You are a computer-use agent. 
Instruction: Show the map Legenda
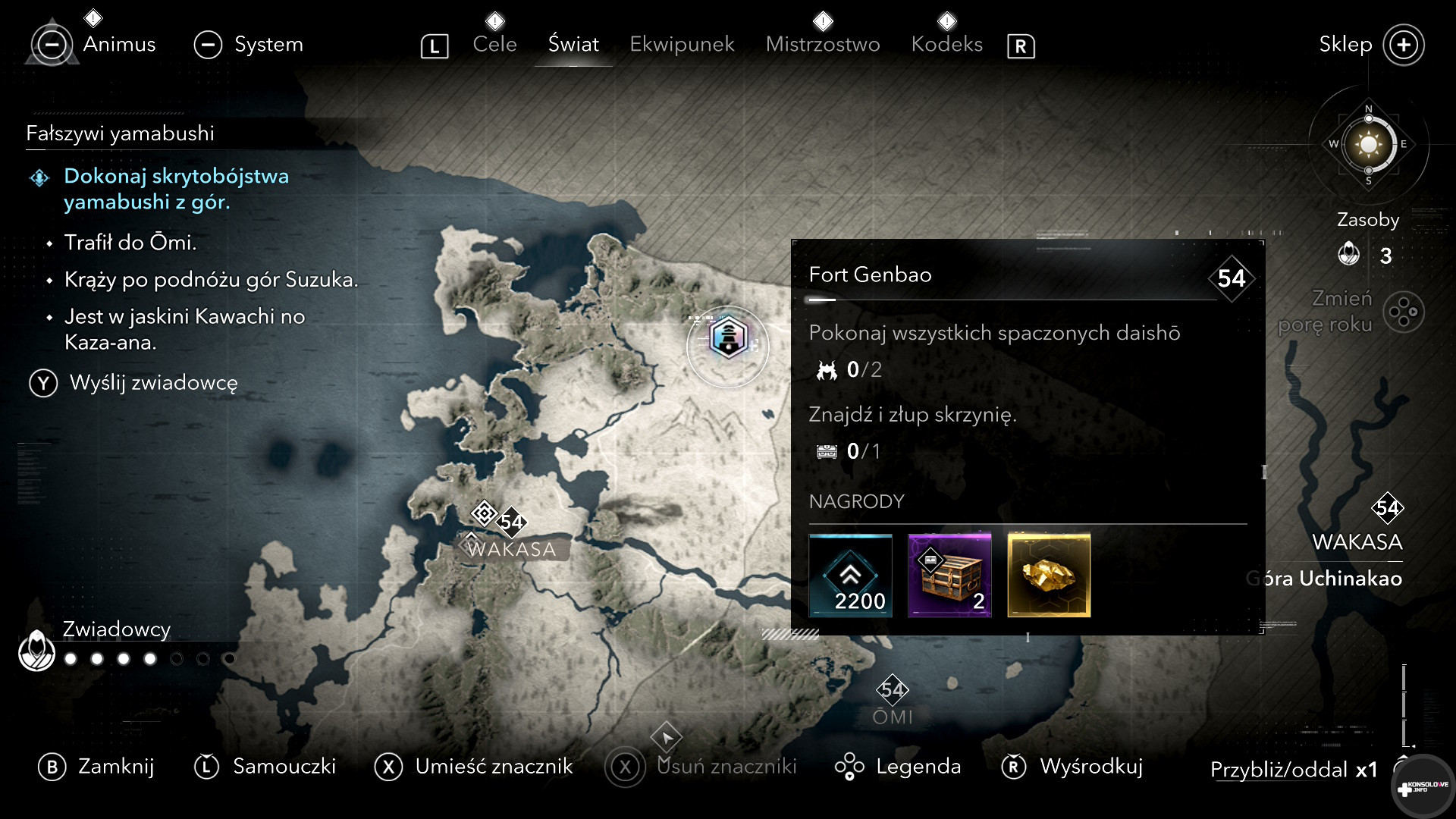(918, 767)
